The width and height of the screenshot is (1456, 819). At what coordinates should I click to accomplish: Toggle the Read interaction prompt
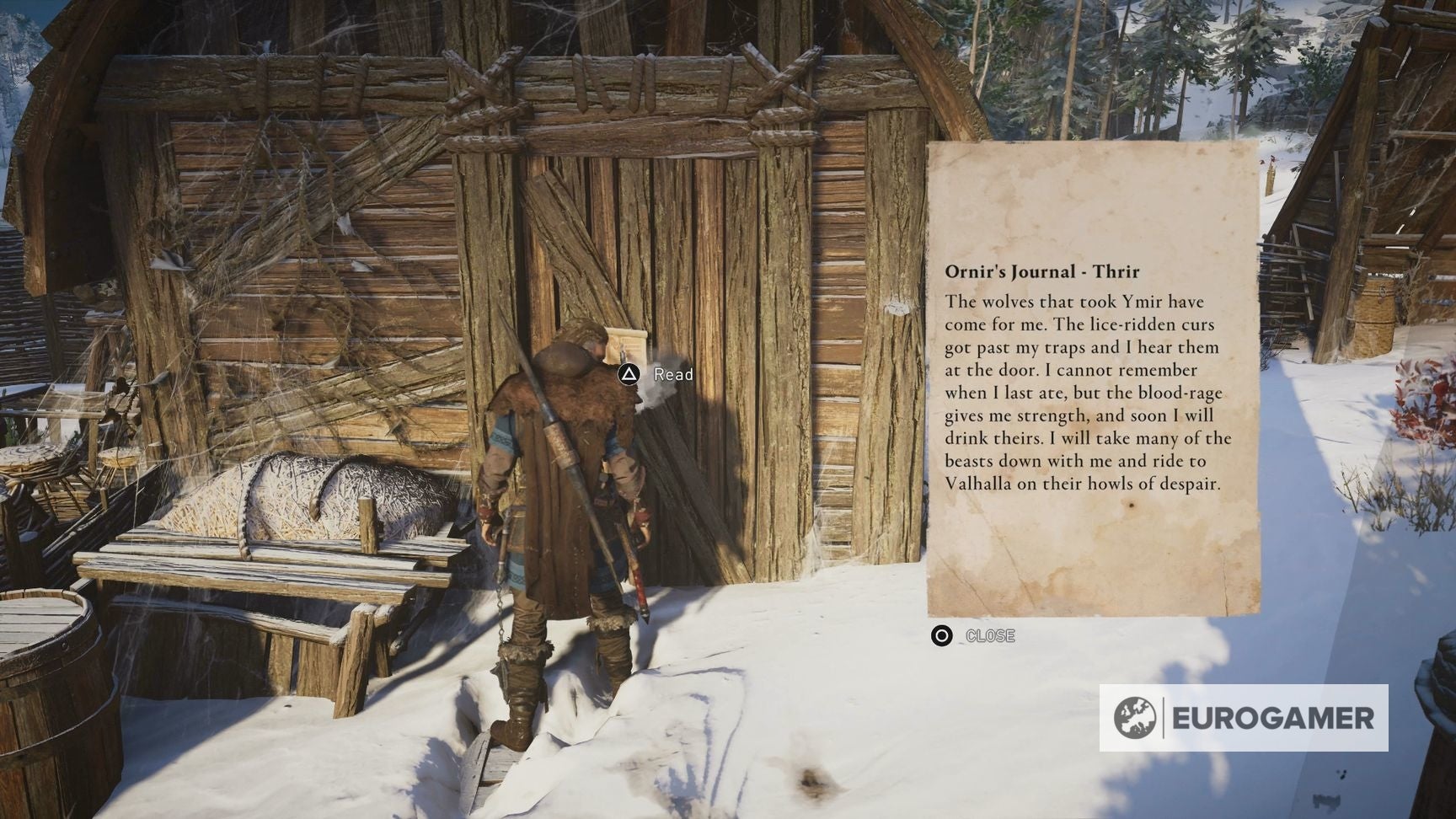[627, 372]
